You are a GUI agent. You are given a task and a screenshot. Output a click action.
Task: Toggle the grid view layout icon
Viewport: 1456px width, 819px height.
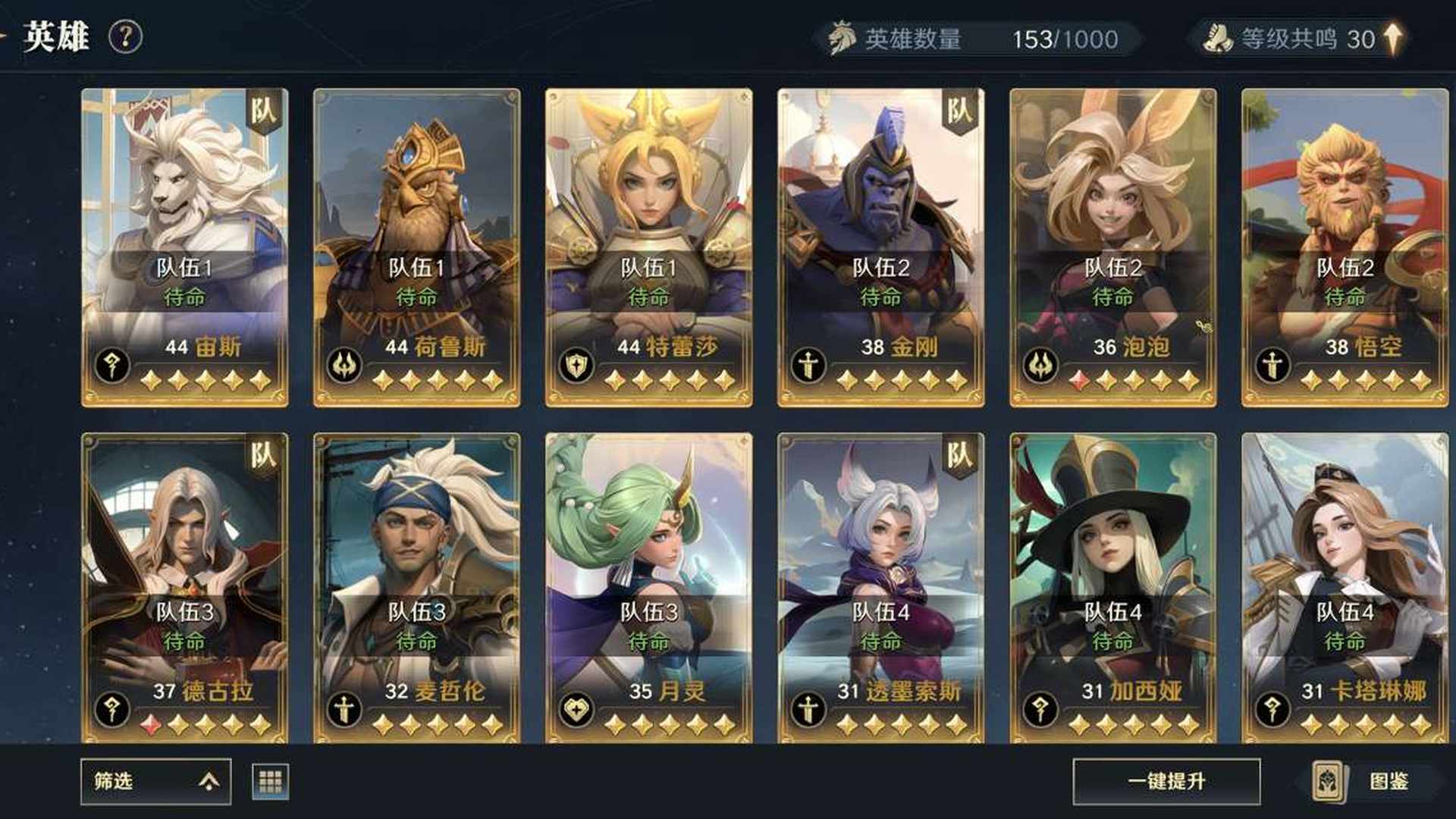270,781
